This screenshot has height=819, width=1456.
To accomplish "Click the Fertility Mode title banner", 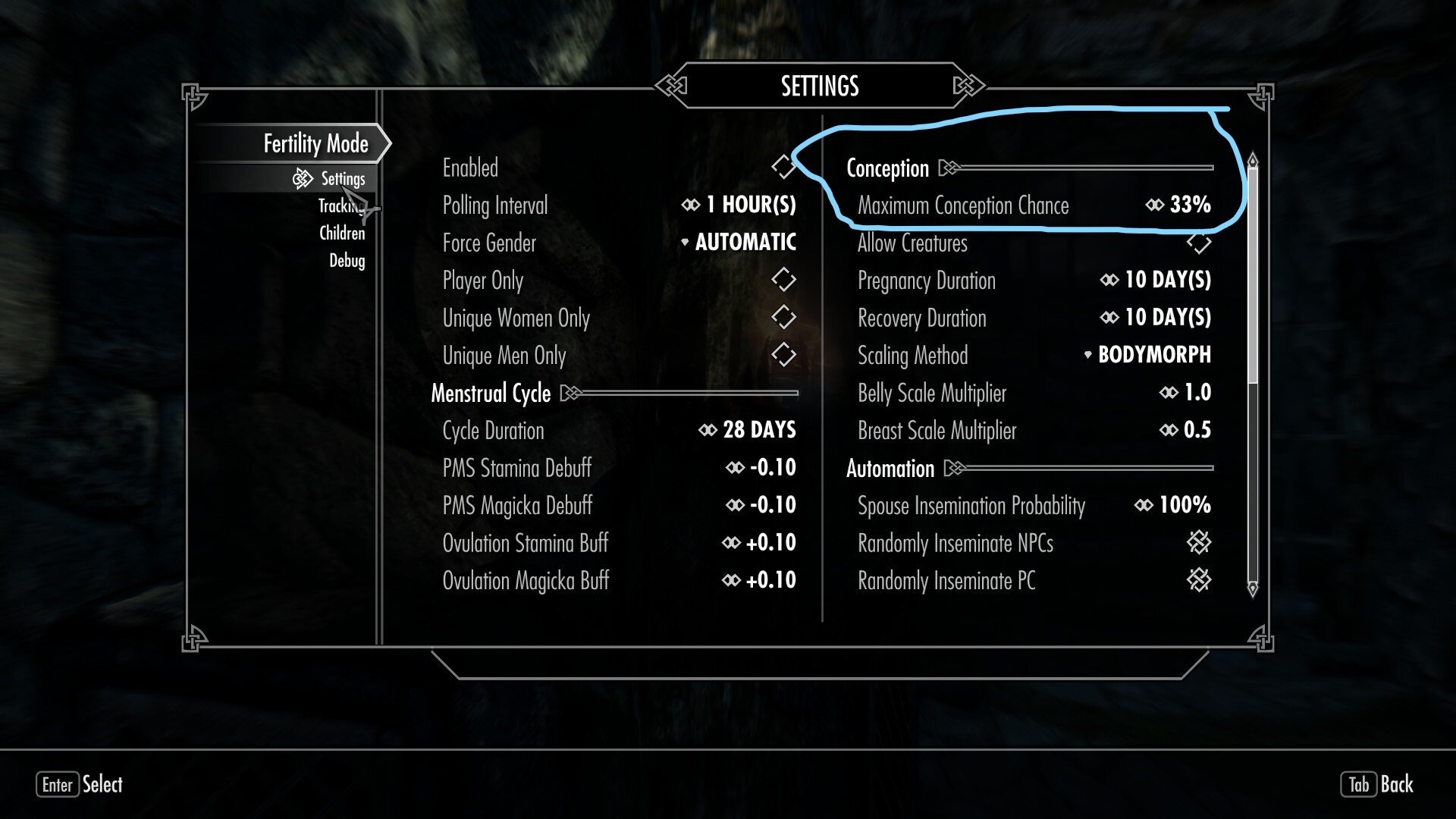I will 315,143.
